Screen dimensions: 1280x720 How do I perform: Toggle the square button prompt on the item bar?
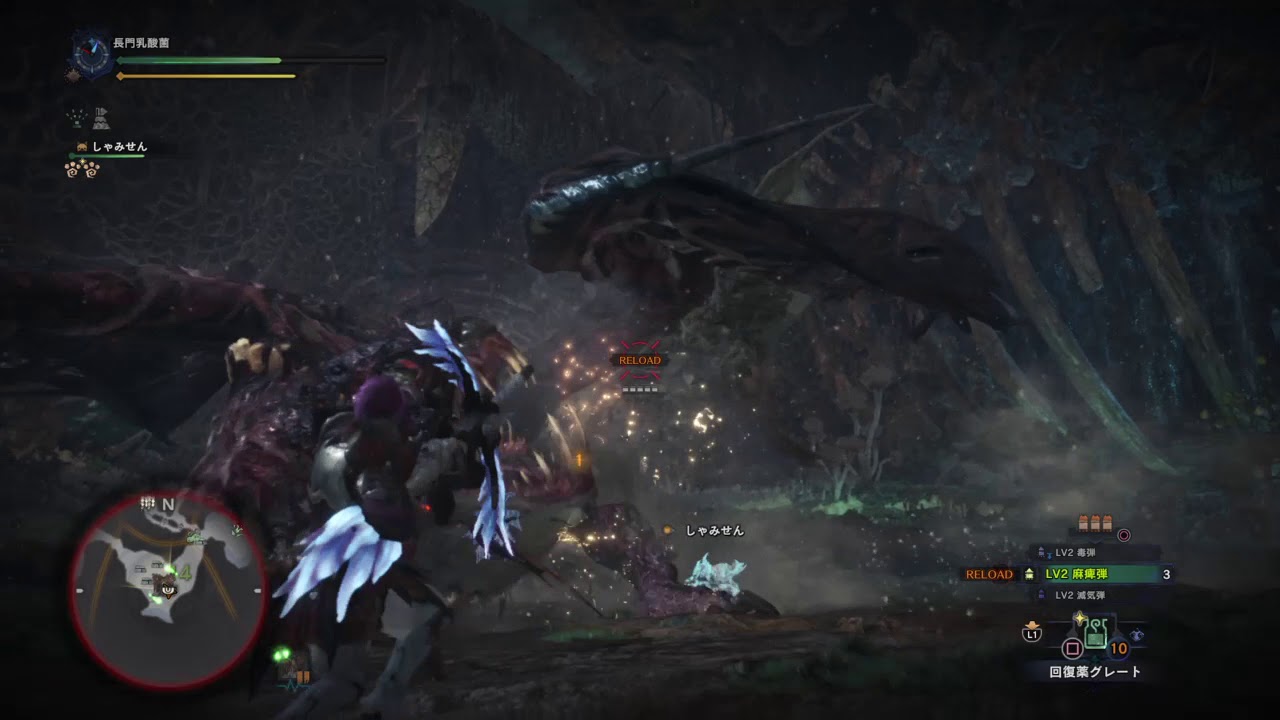click(1072, 648)
